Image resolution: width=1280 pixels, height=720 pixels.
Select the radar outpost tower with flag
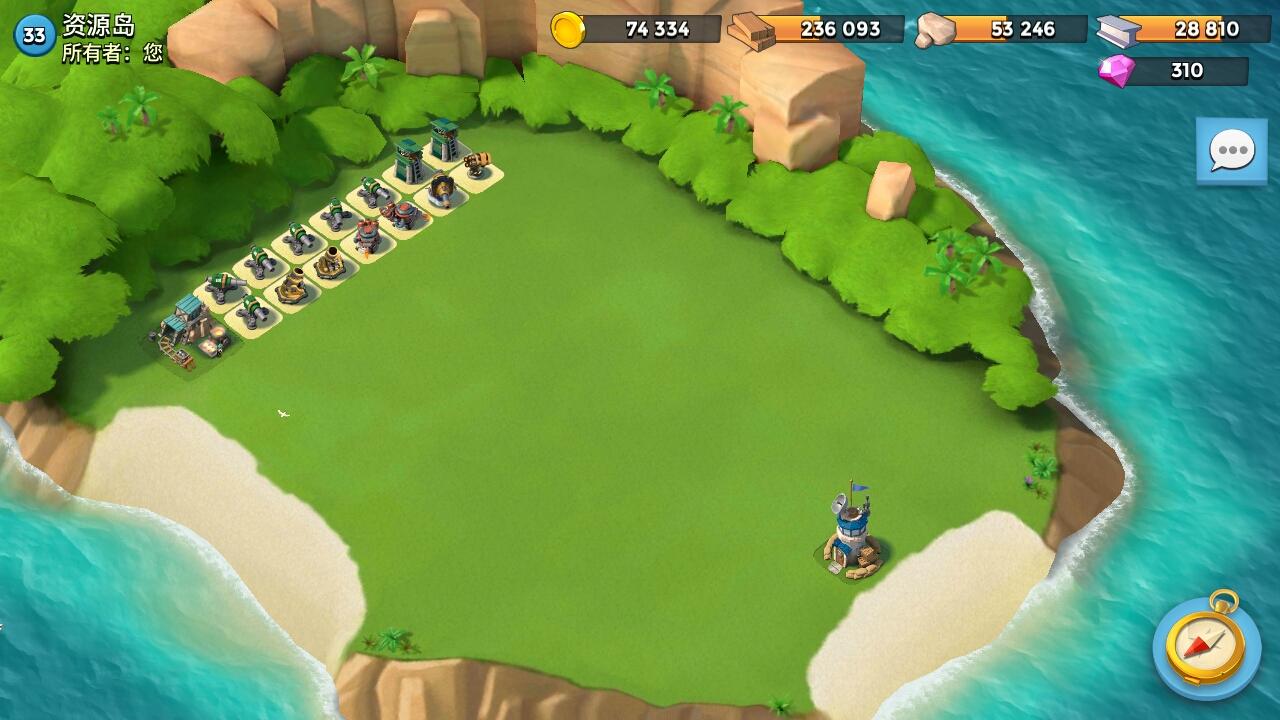click(849, 528)
